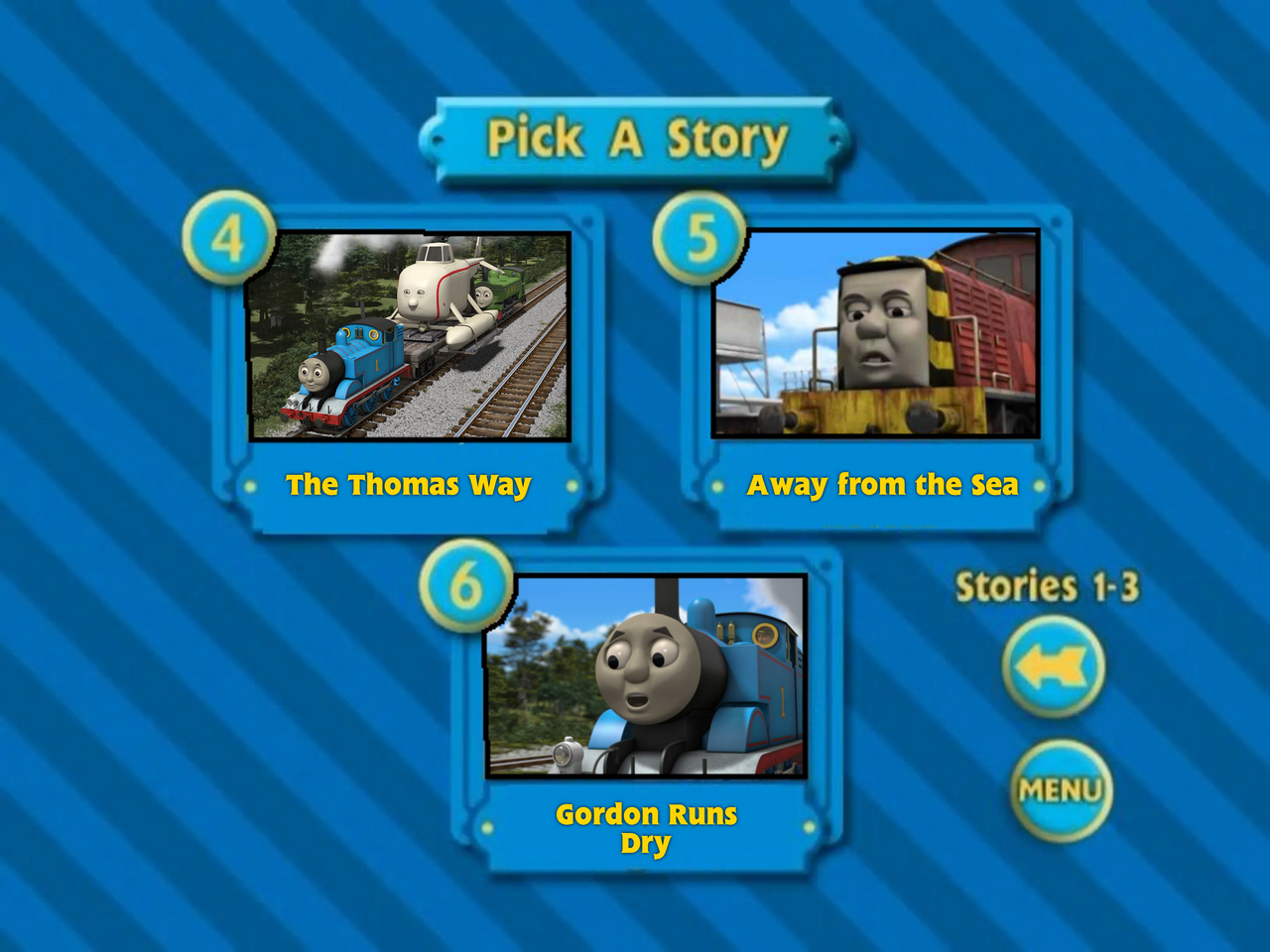Click the Stories 1-3 label

coord(1050,586)
